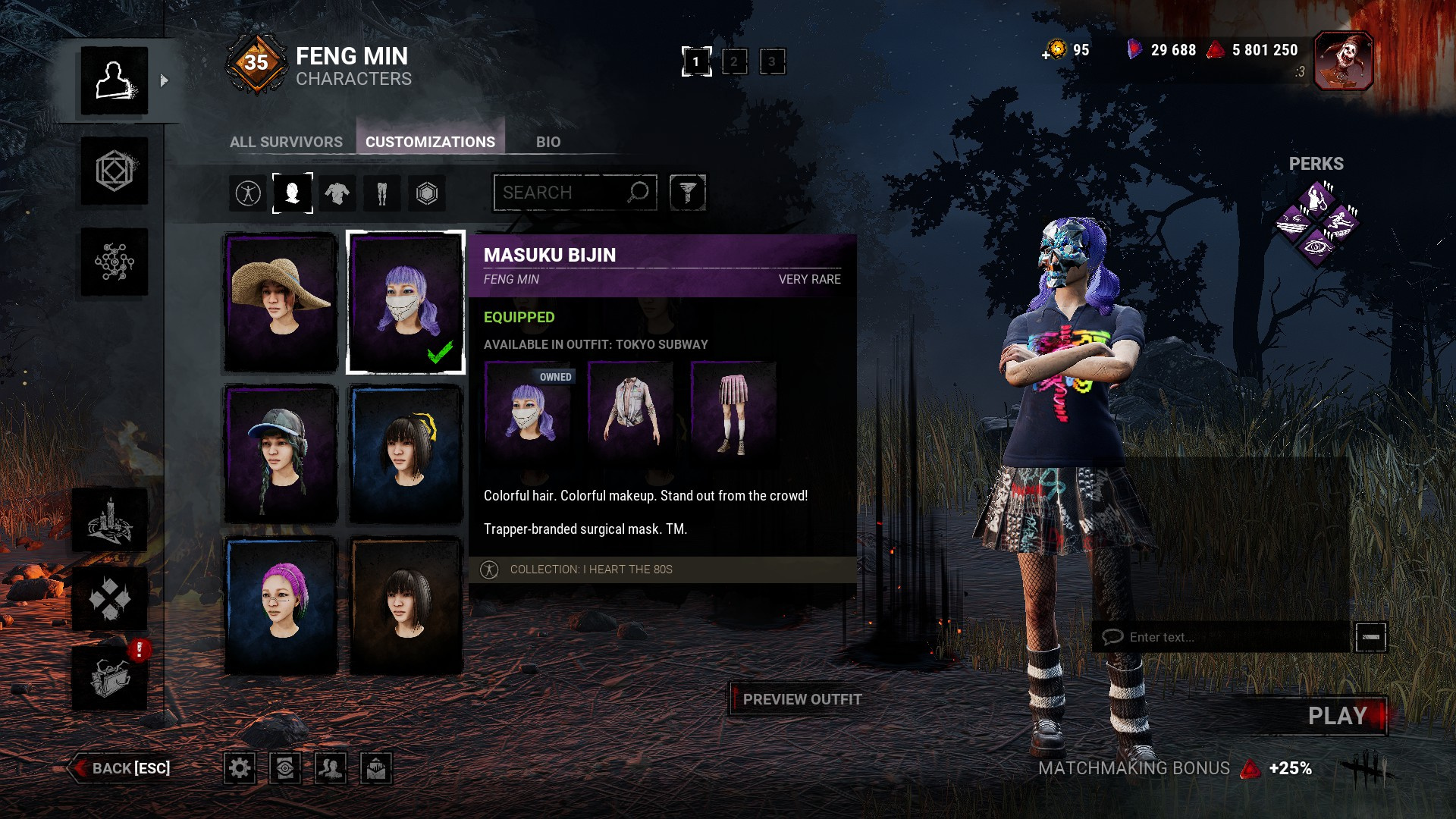Show the legs cosmetics category

381,193
